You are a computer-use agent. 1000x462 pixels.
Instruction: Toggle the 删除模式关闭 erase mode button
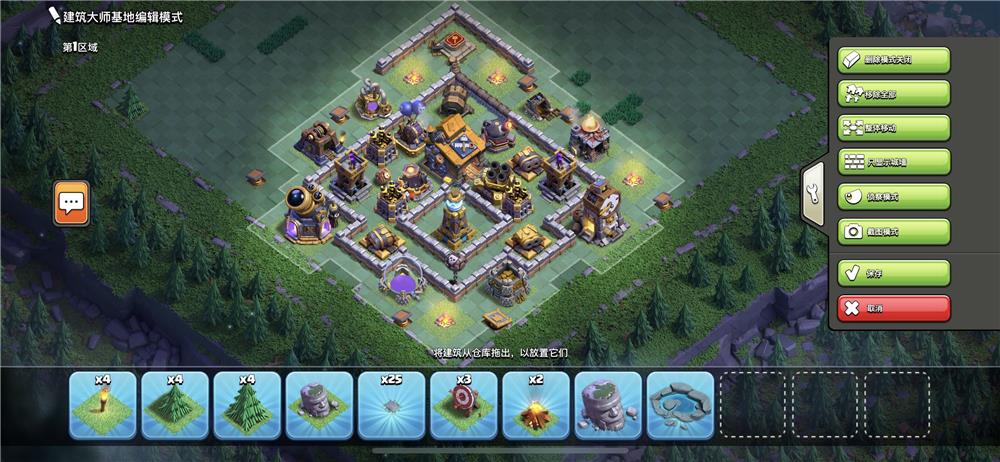click(x=894, y=59)
